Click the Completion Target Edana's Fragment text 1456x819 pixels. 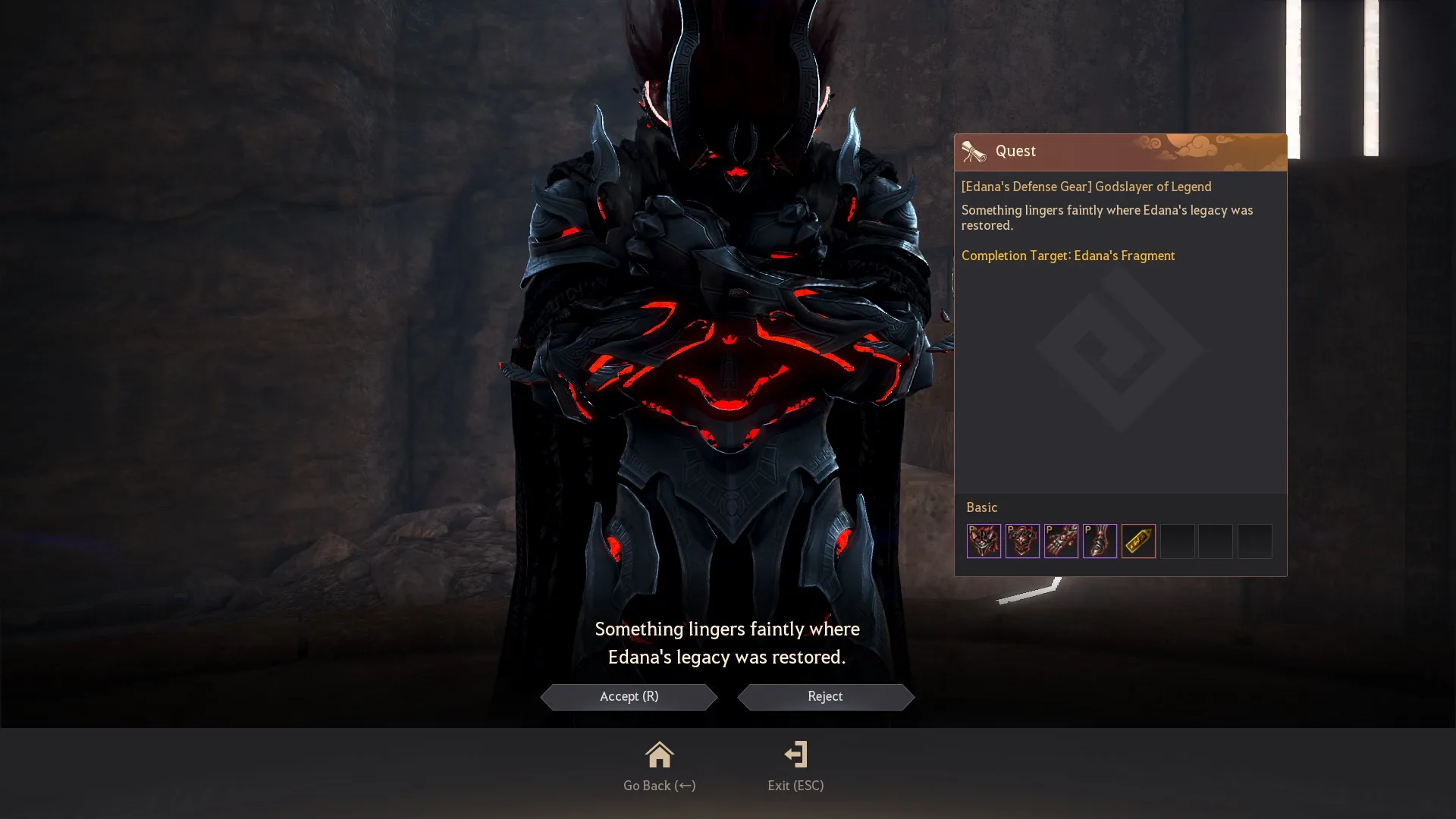click(x=1068, y=256)
